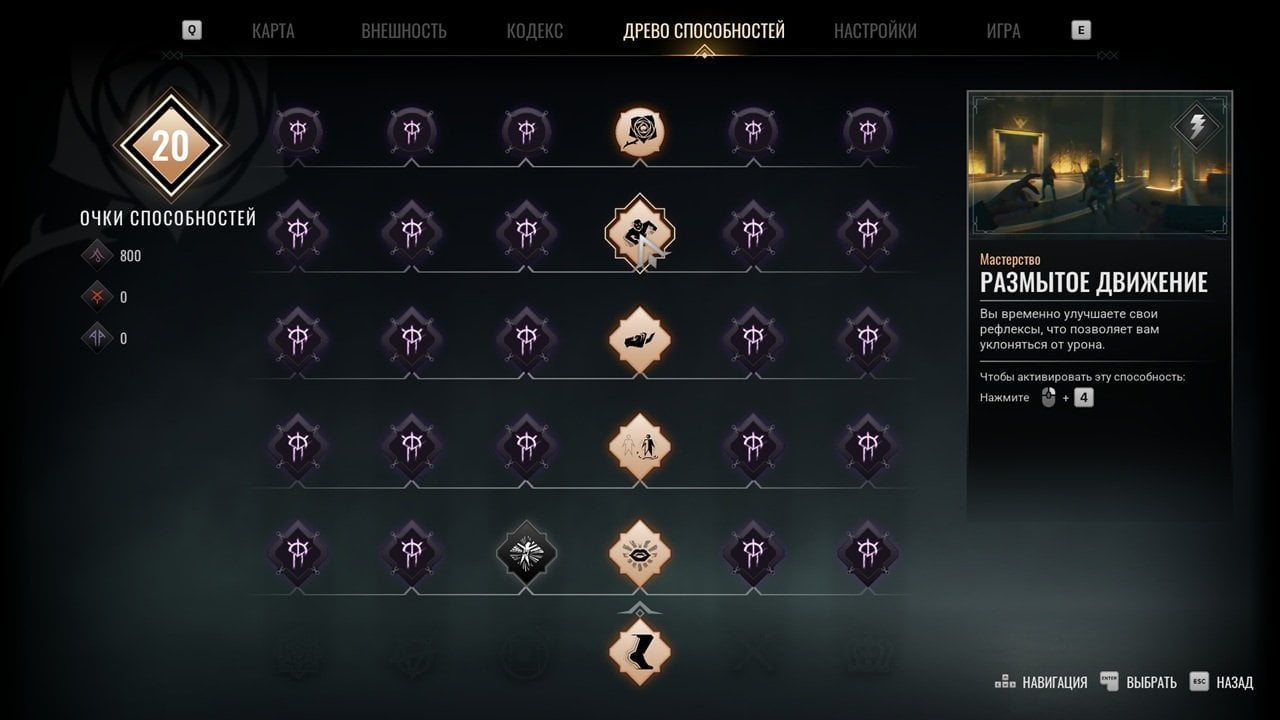Click the Назад back button
This screenshot has height=720, width=1280.
[x=1222, y=683]
